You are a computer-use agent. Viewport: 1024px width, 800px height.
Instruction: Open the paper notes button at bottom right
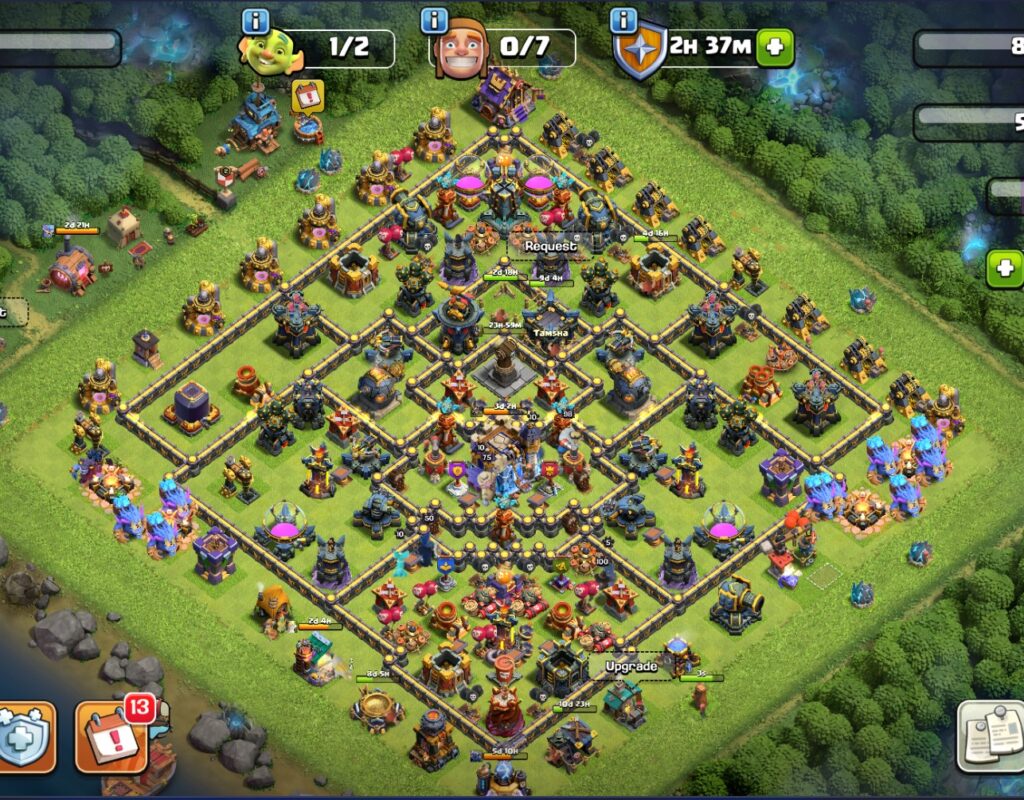pos(988,735)
